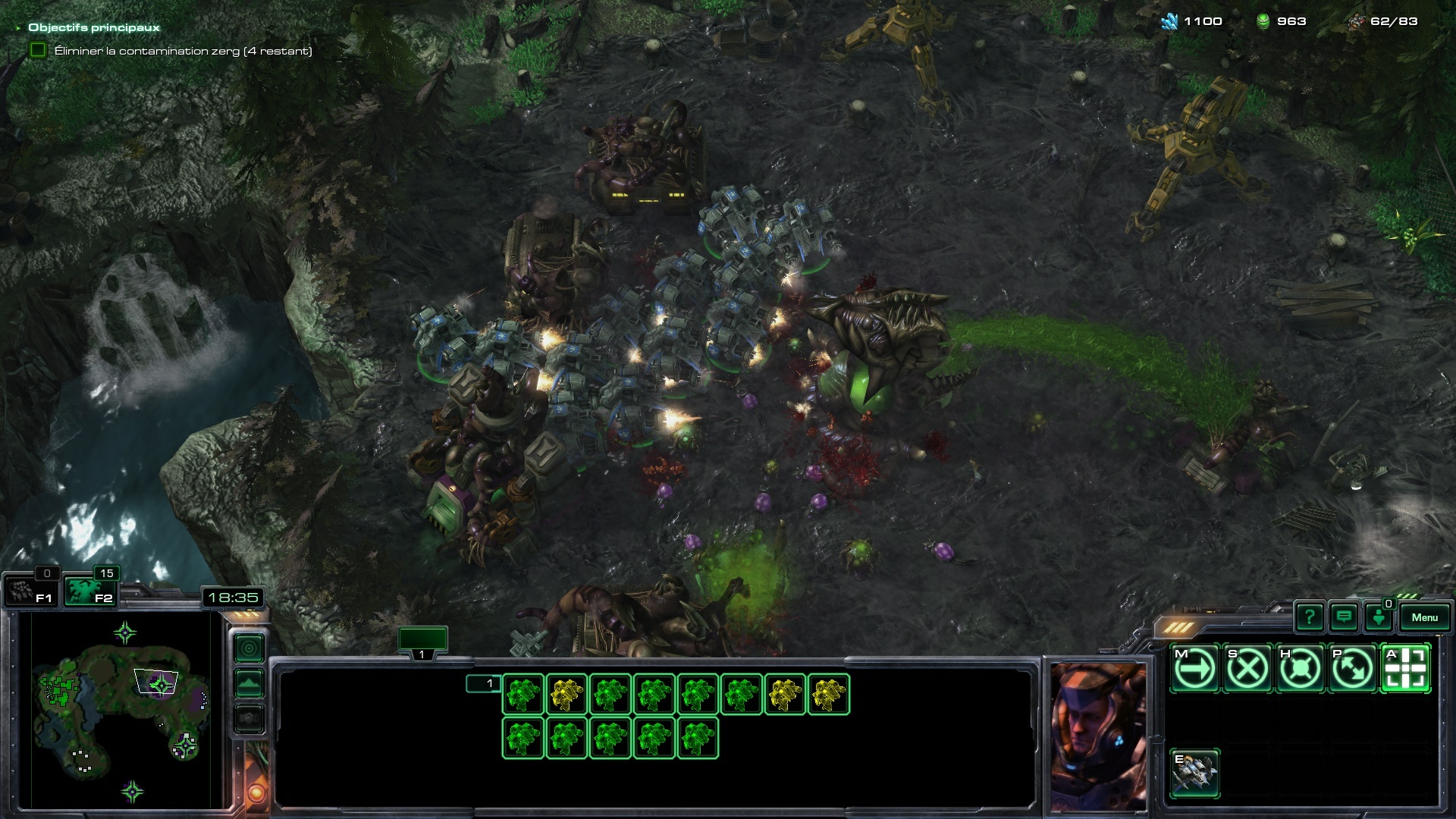The image size is (1456, 819).
Task: Activate the minimap ping button
Action: click(249, 648)
